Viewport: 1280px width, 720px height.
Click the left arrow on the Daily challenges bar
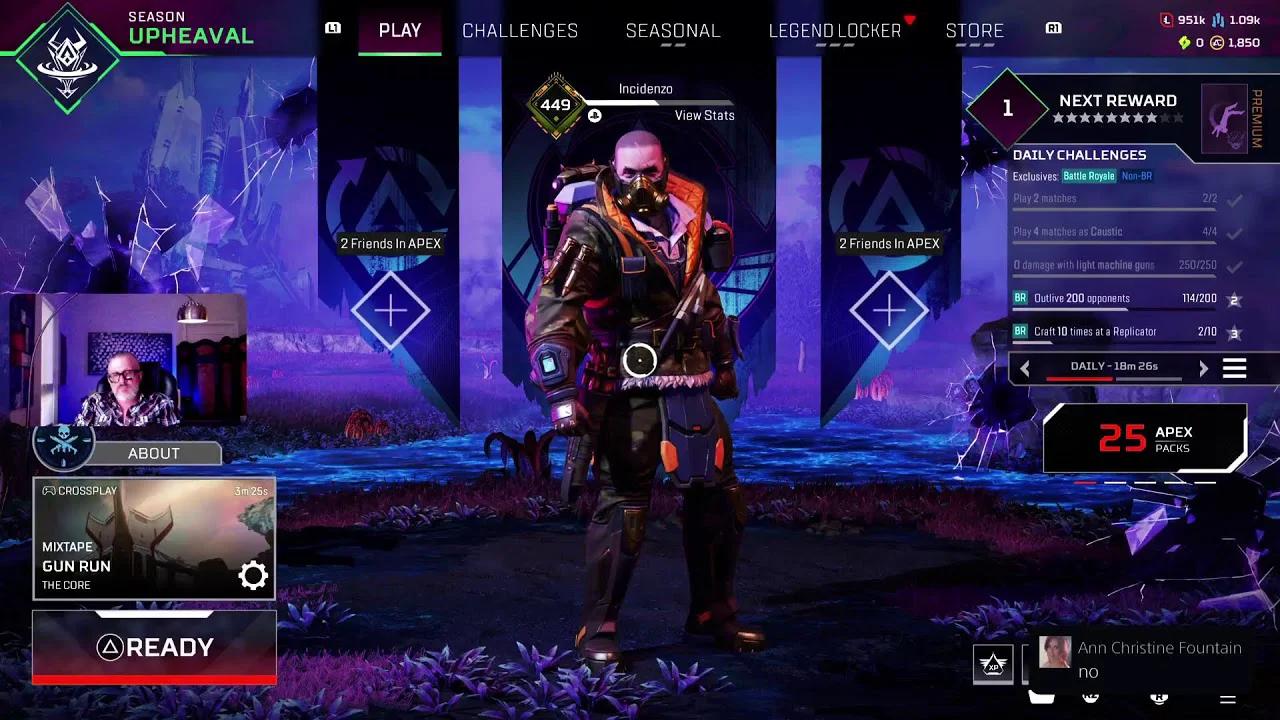pos(1025,368)
